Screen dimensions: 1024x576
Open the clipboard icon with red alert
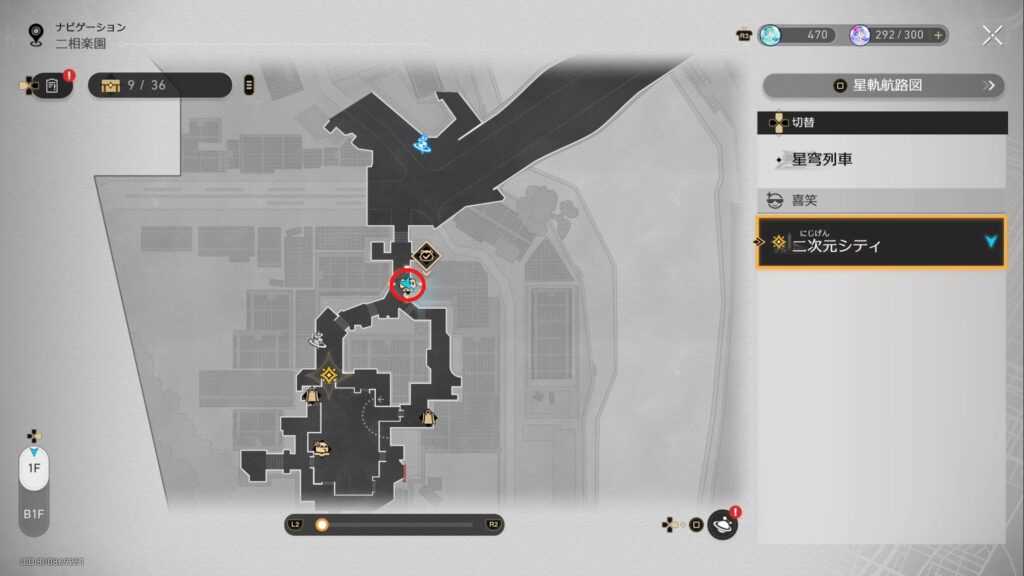52,86
